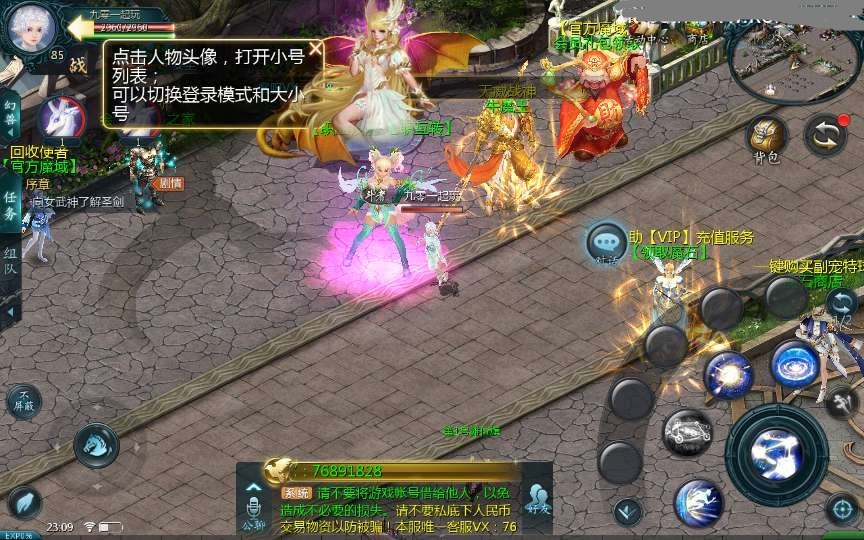Open the 序章 quest tracker entry
The image size is (864, 540).
[38, 184]
